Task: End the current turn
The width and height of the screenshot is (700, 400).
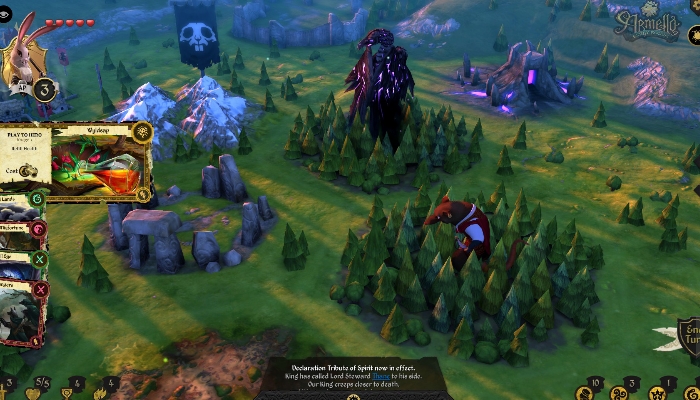Action: [x=688, y=339]
